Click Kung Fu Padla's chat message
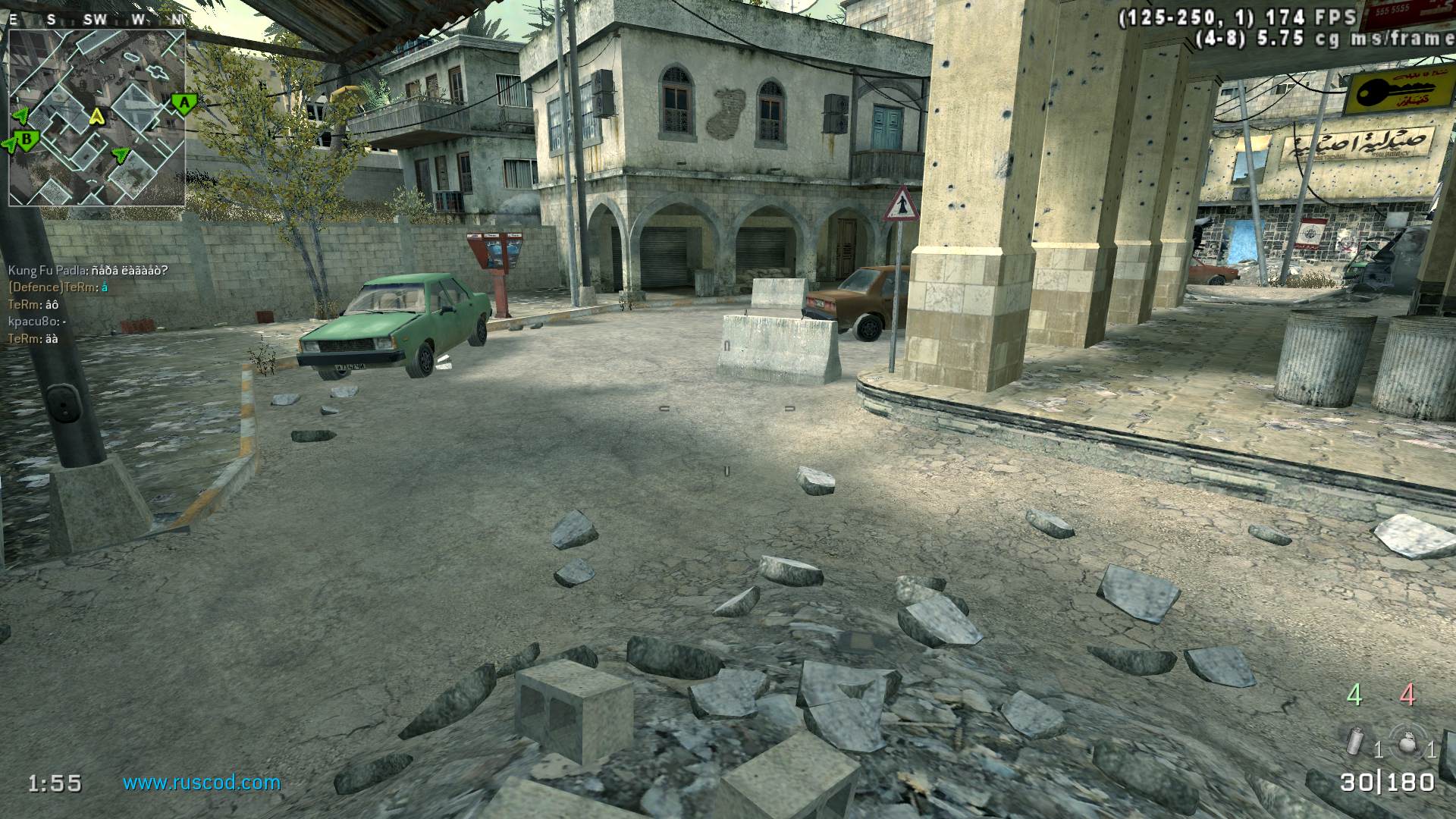Image resolution: width=1456 pixels, height=819 pixels. pyautogui.click(x=88, y=271)
